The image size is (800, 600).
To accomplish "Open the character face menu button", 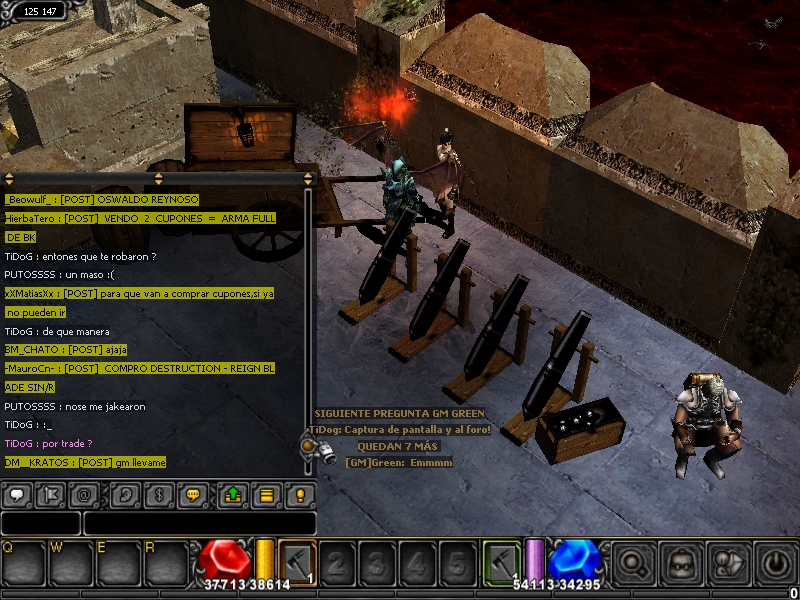I will (x=680, y=564).
